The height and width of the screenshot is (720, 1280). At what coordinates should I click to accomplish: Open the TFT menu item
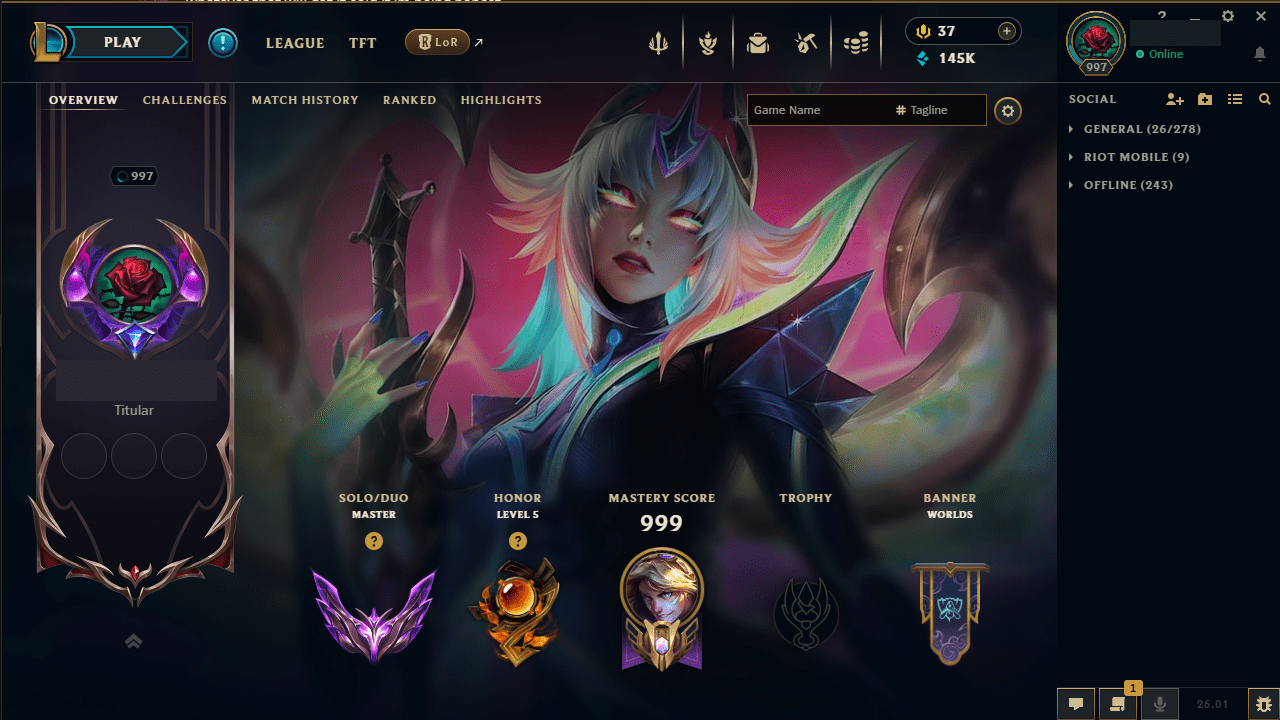click(362, 43)
